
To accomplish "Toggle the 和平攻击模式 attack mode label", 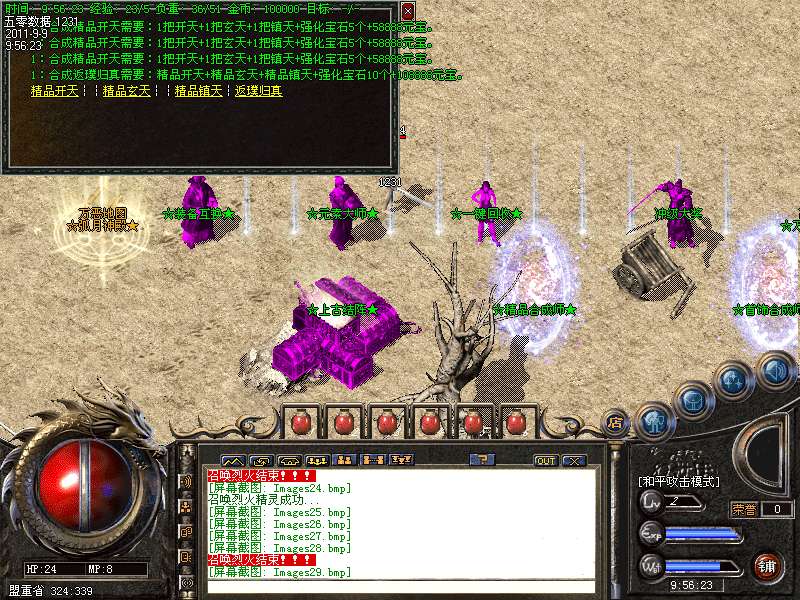I will (x=678, y=481).
